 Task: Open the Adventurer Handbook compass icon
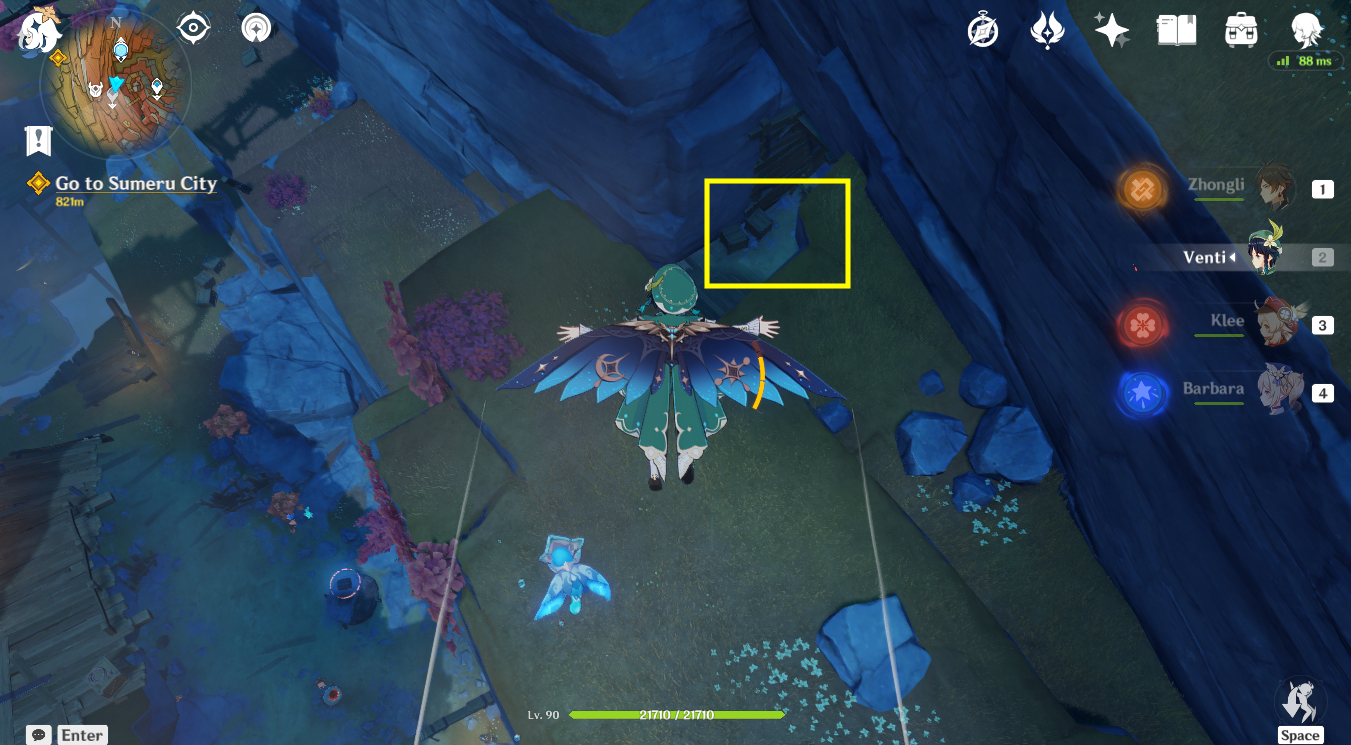[981, 30]
